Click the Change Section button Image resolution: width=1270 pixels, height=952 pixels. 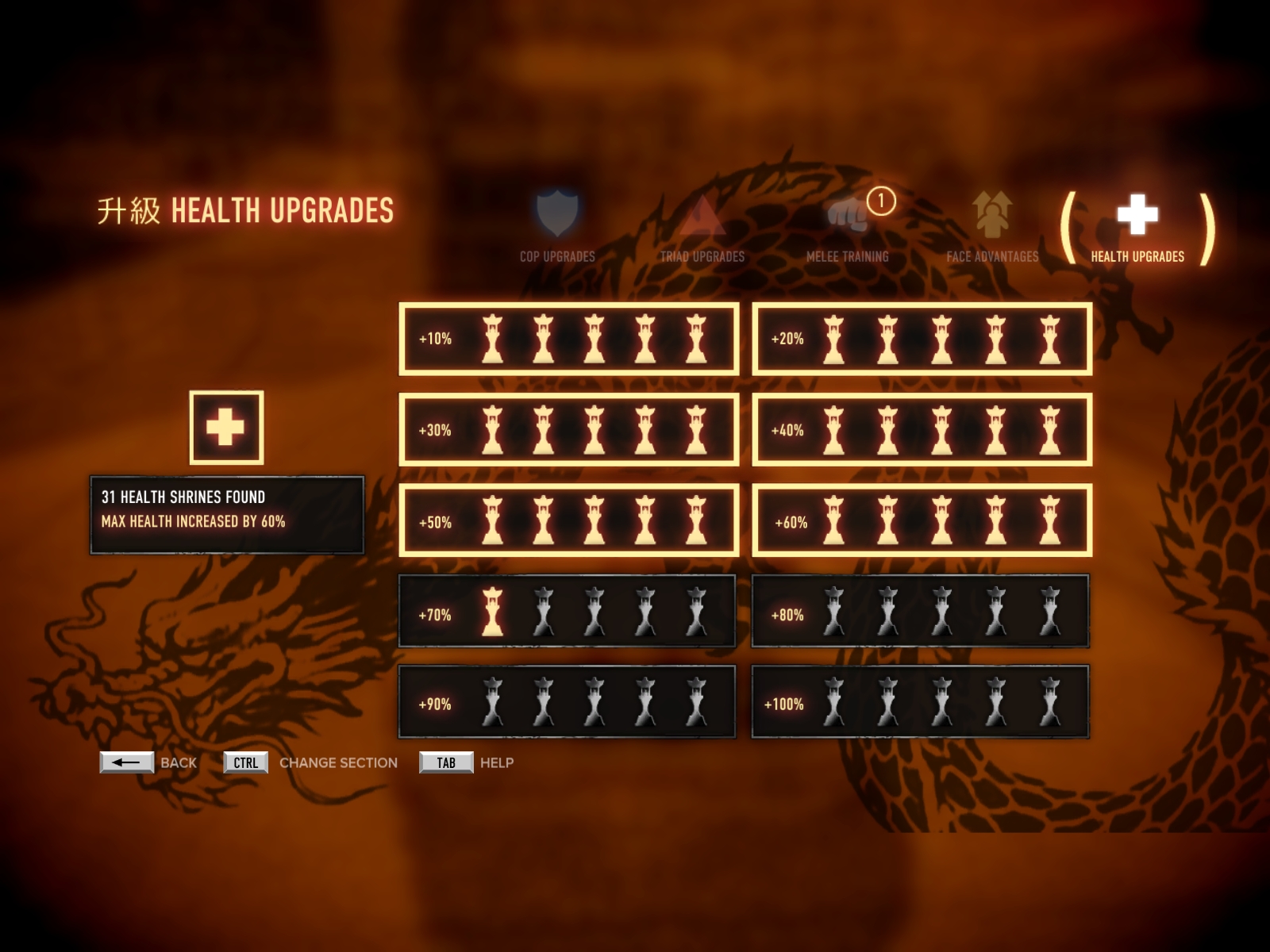246,762
